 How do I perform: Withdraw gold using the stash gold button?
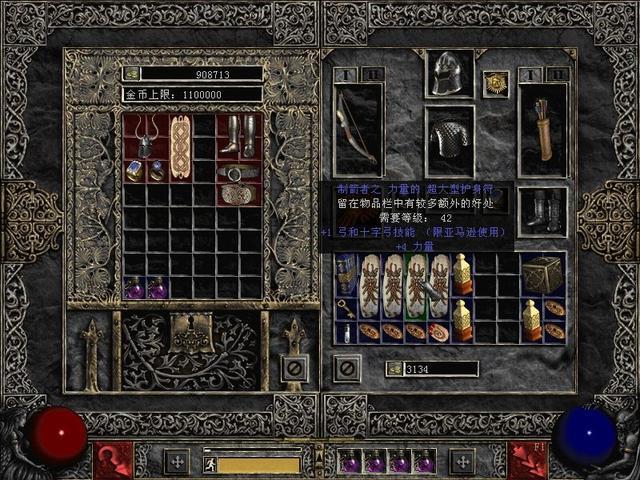(131, 73)
